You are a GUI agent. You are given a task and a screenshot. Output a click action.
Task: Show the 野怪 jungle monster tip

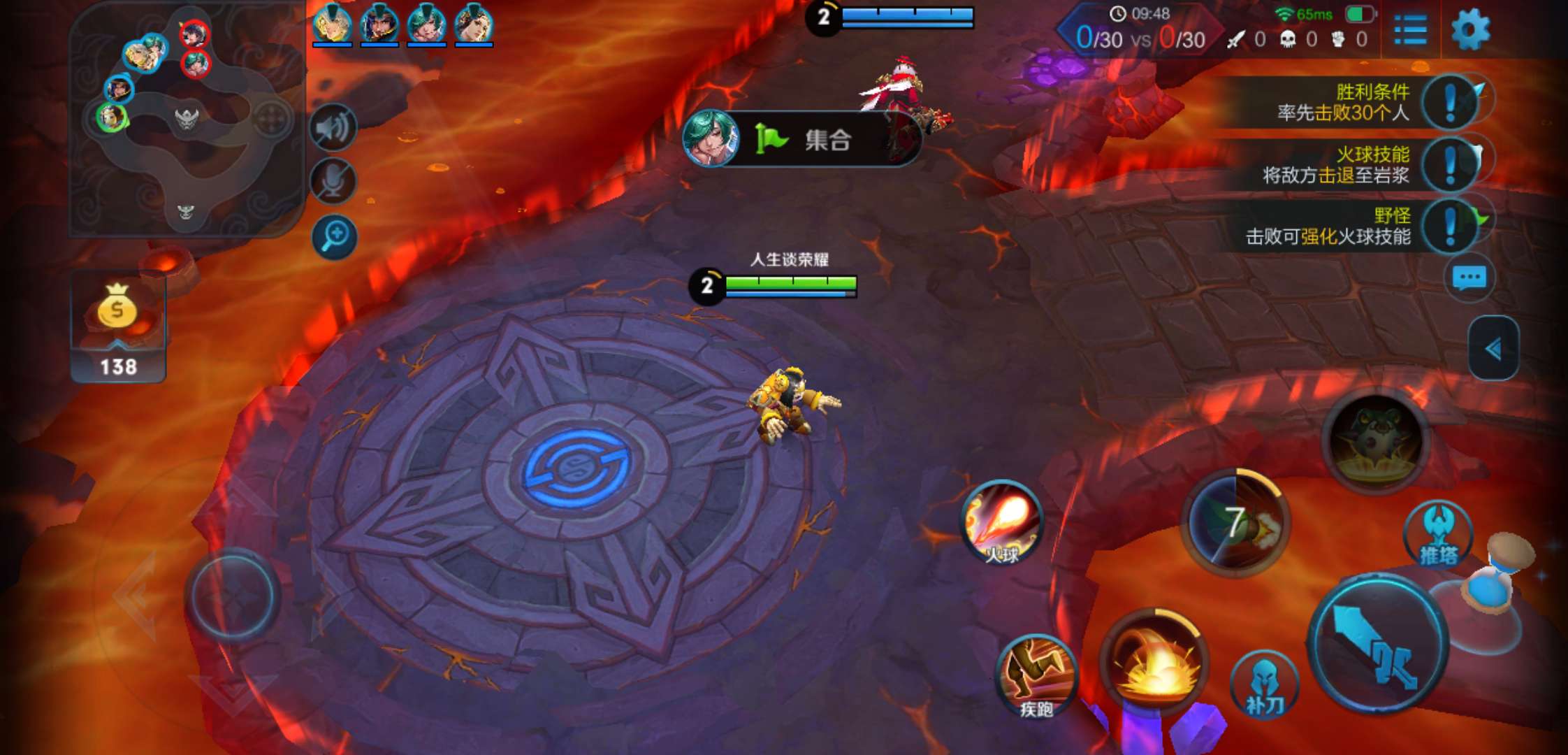[x=1451, y=226]
